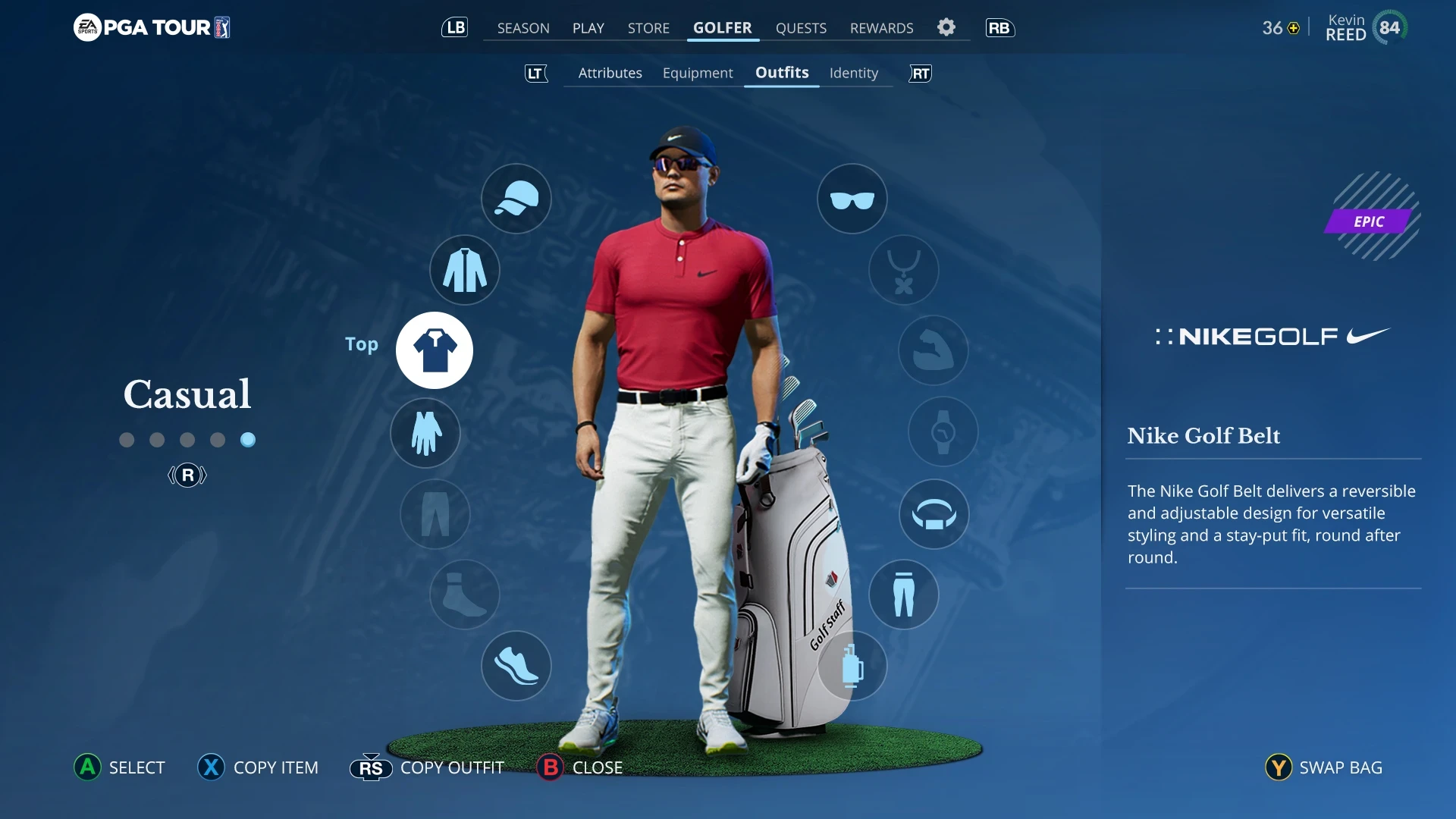The height and width of the screenshot is (819, 1456).
Task: Open the Season tab
Action: (523, 28)
